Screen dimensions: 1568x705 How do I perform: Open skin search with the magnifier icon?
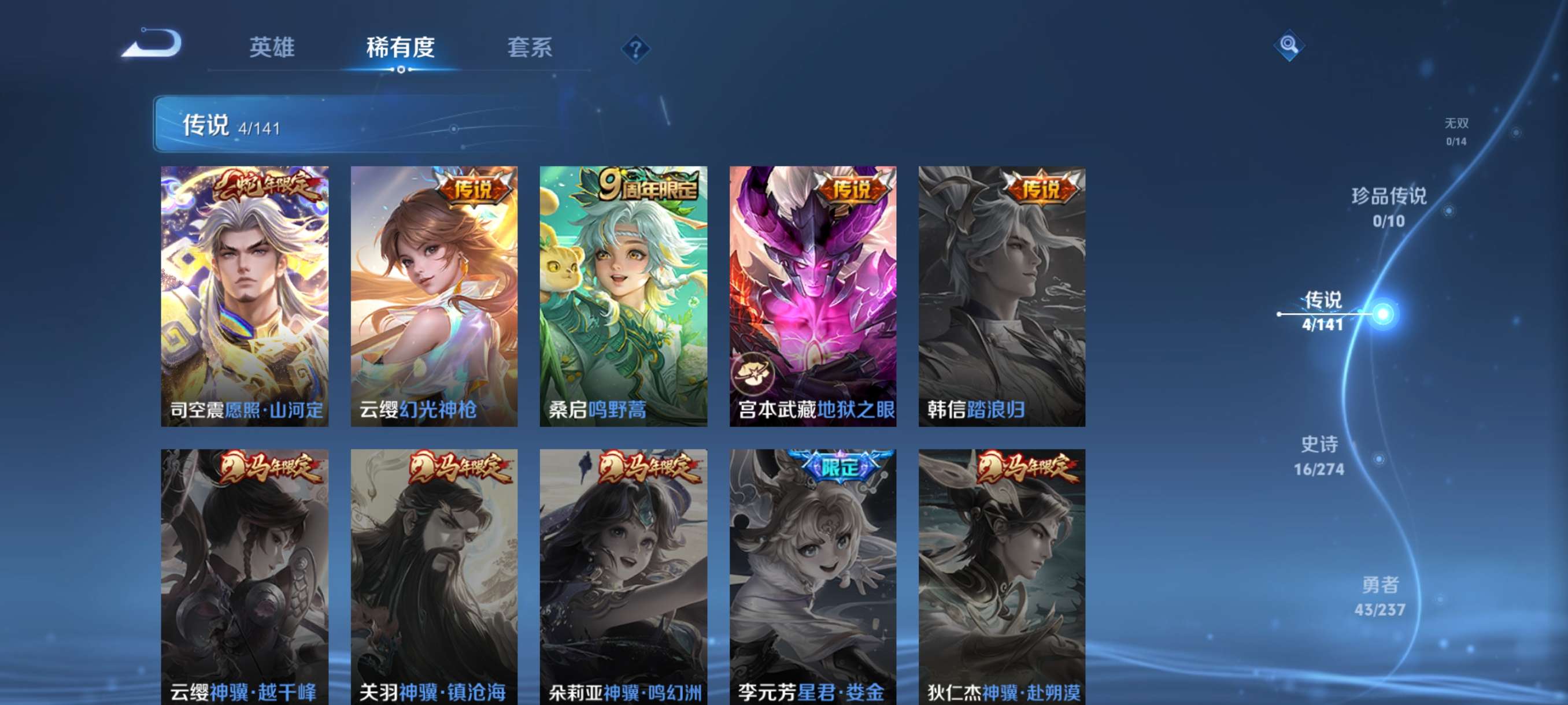1290,46
